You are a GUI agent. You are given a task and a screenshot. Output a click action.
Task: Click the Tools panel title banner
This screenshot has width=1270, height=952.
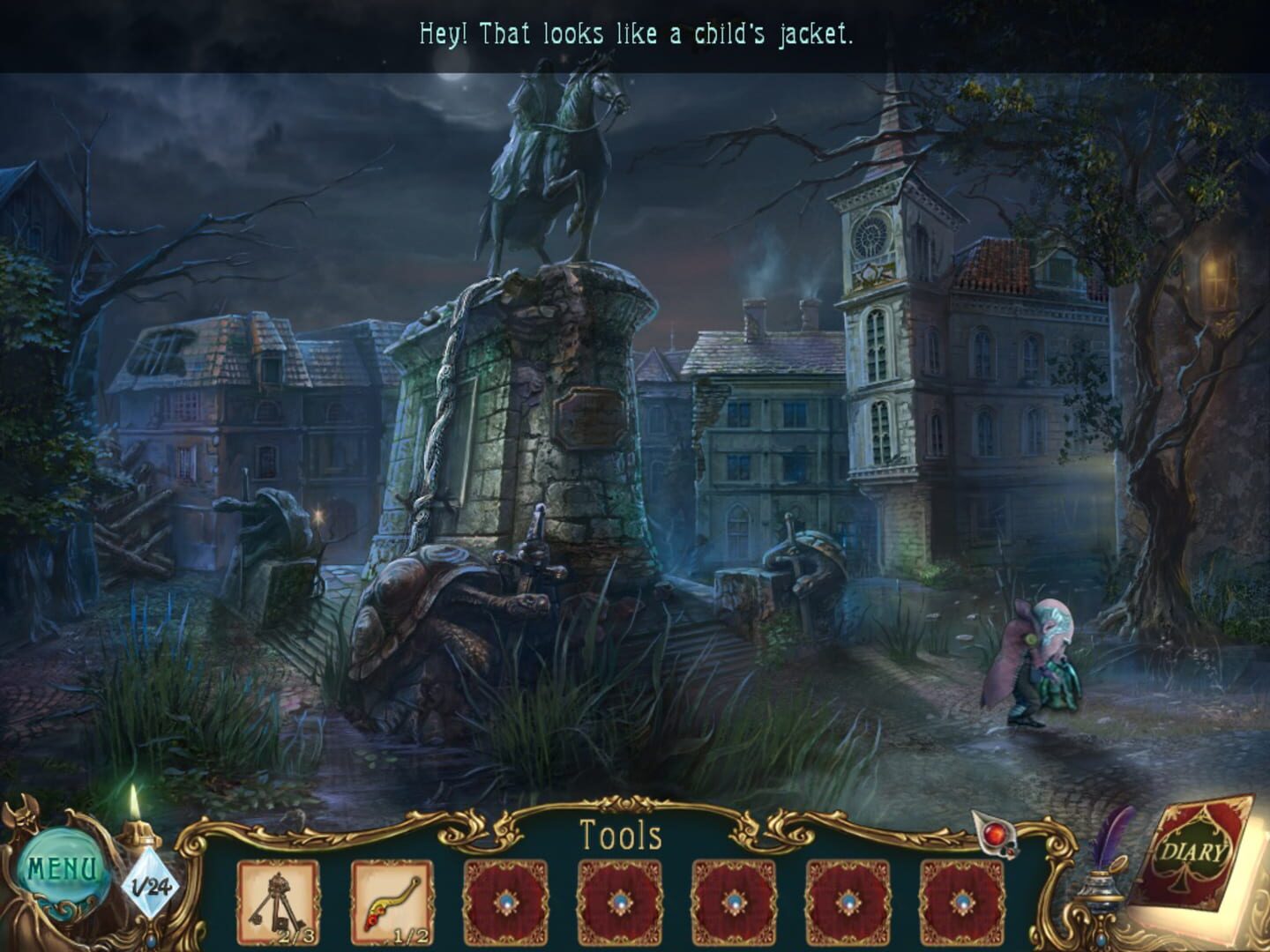(624, 834)
